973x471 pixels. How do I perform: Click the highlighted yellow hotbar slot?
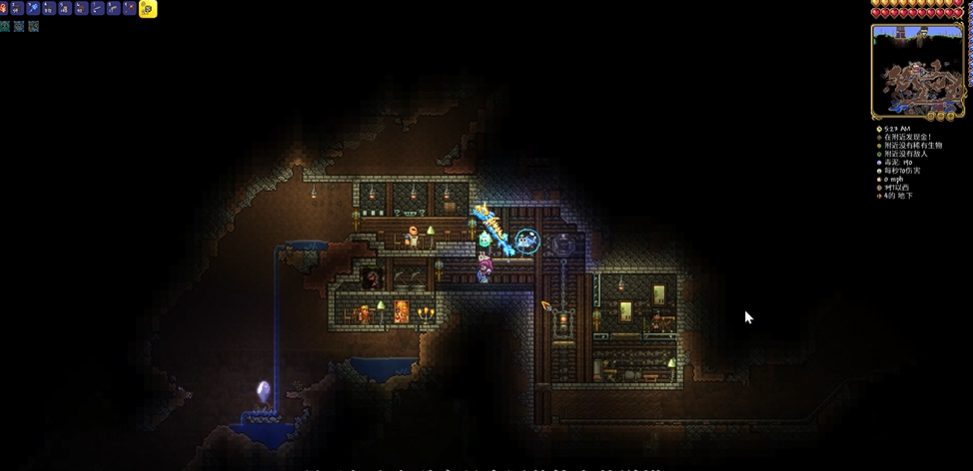(147, 9)
